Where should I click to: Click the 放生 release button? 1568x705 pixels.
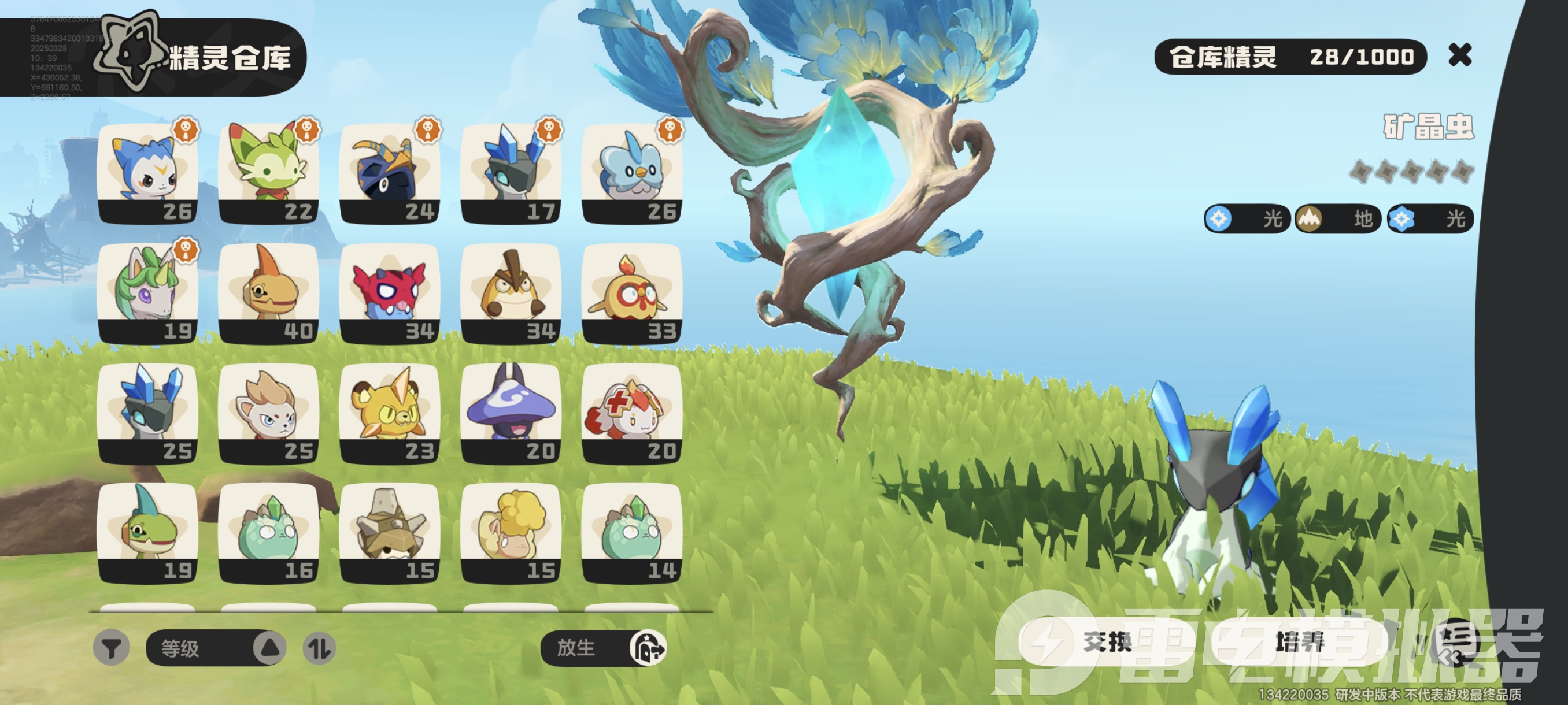[x=602, y=648]
